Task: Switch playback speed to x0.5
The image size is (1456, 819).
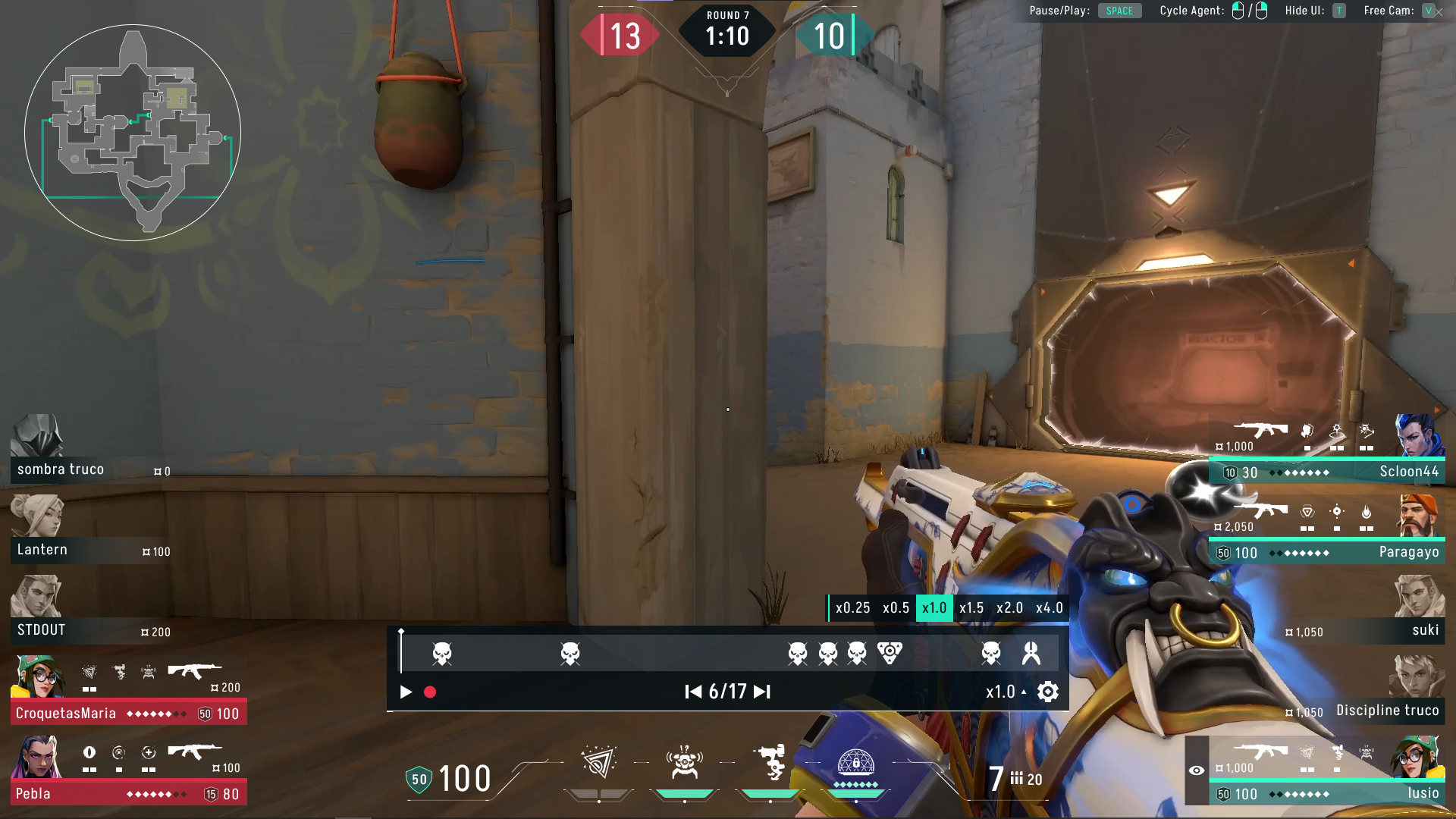Action: pyautogui.click(x=896, y=607)
